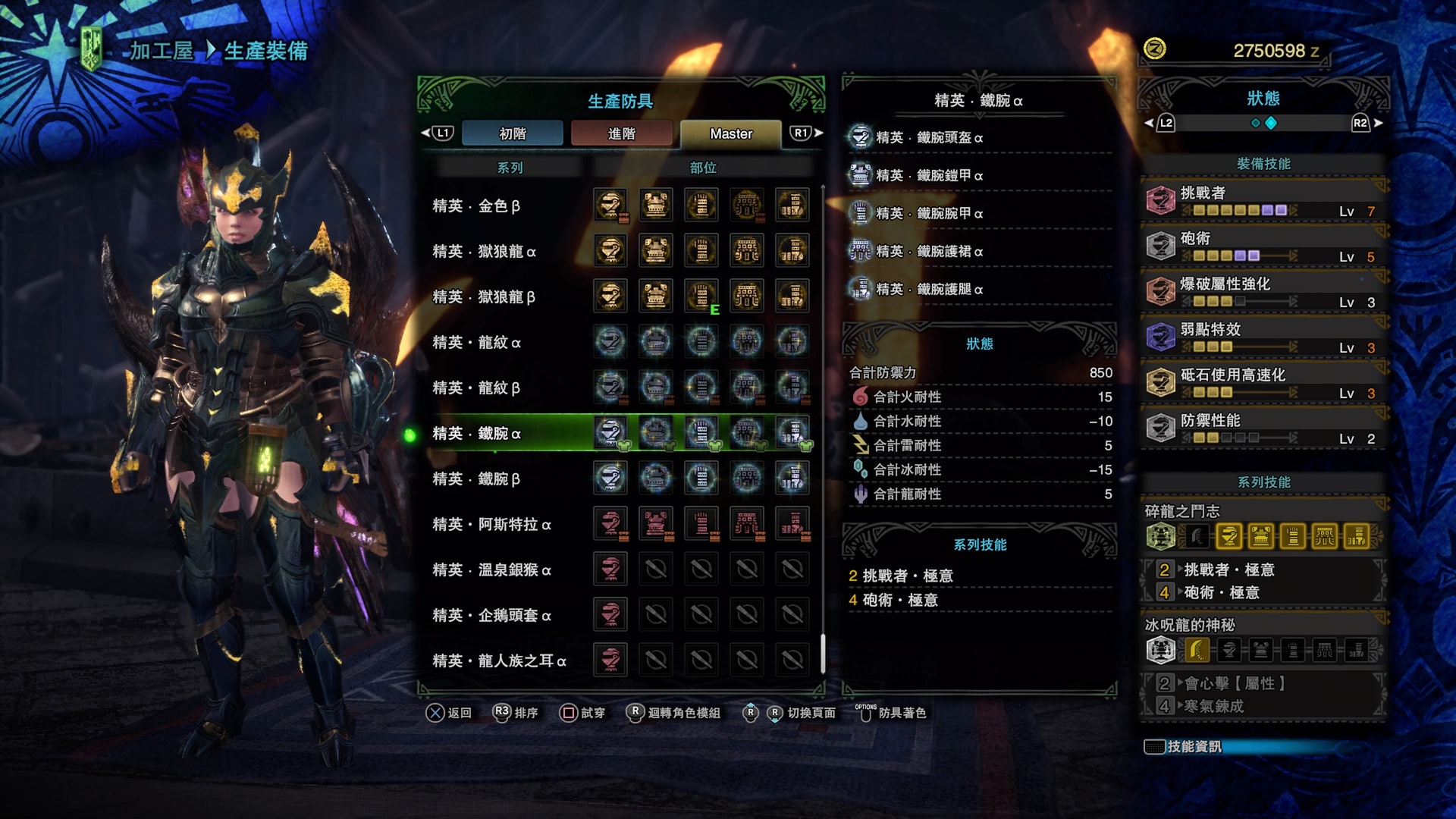
Task: Select the 精英・獄狼龍α series row
Action: (x=484, y=252)
